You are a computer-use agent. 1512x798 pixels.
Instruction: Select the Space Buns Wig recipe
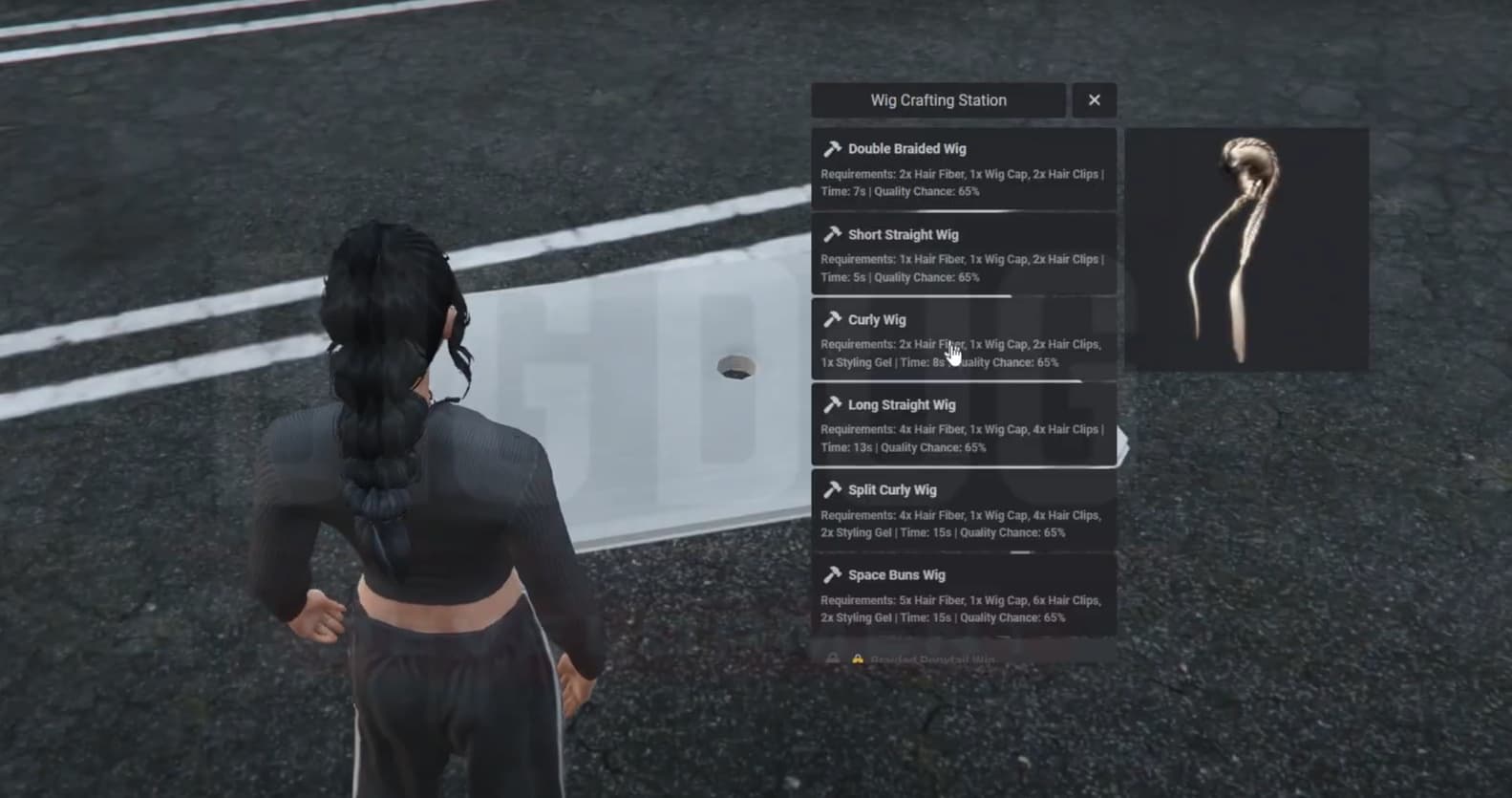pos(963,595)
